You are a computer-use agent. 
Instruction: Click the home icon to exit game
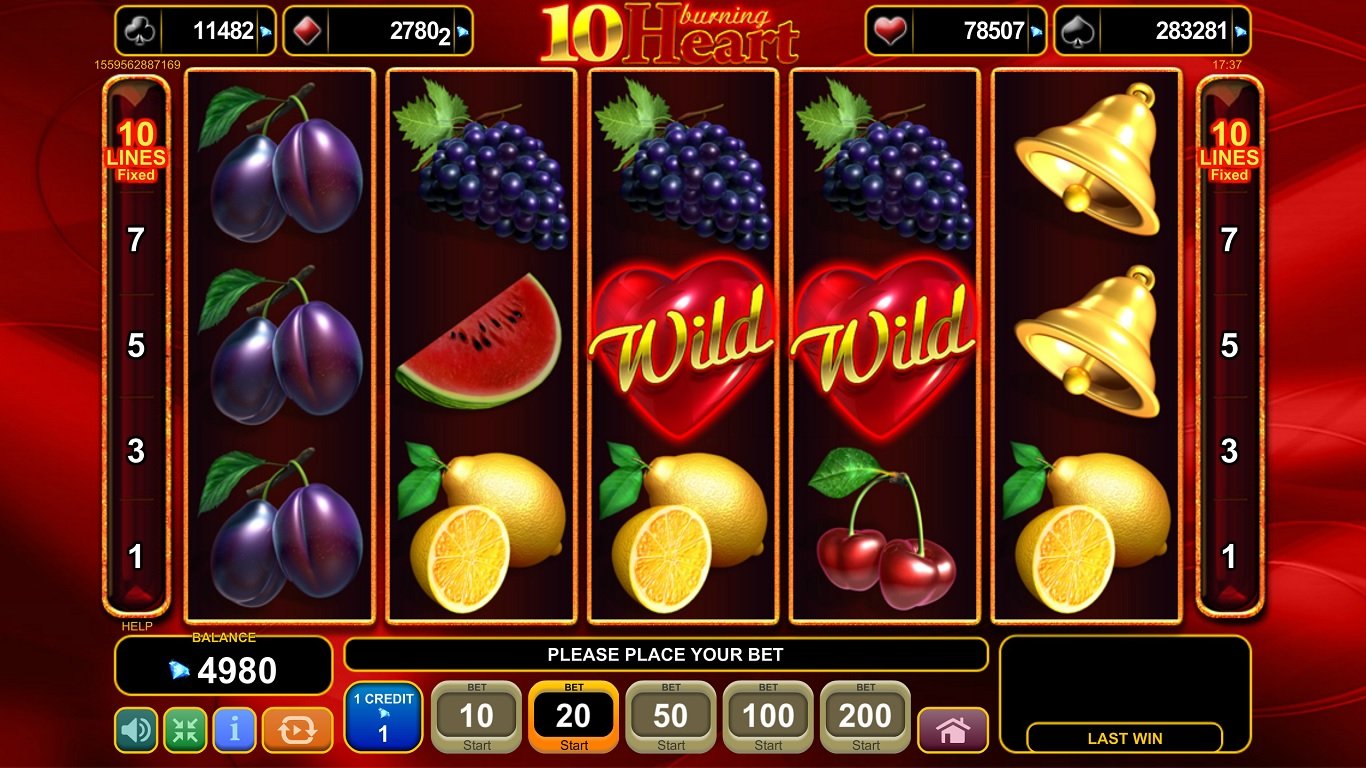(x=953, y=731)
